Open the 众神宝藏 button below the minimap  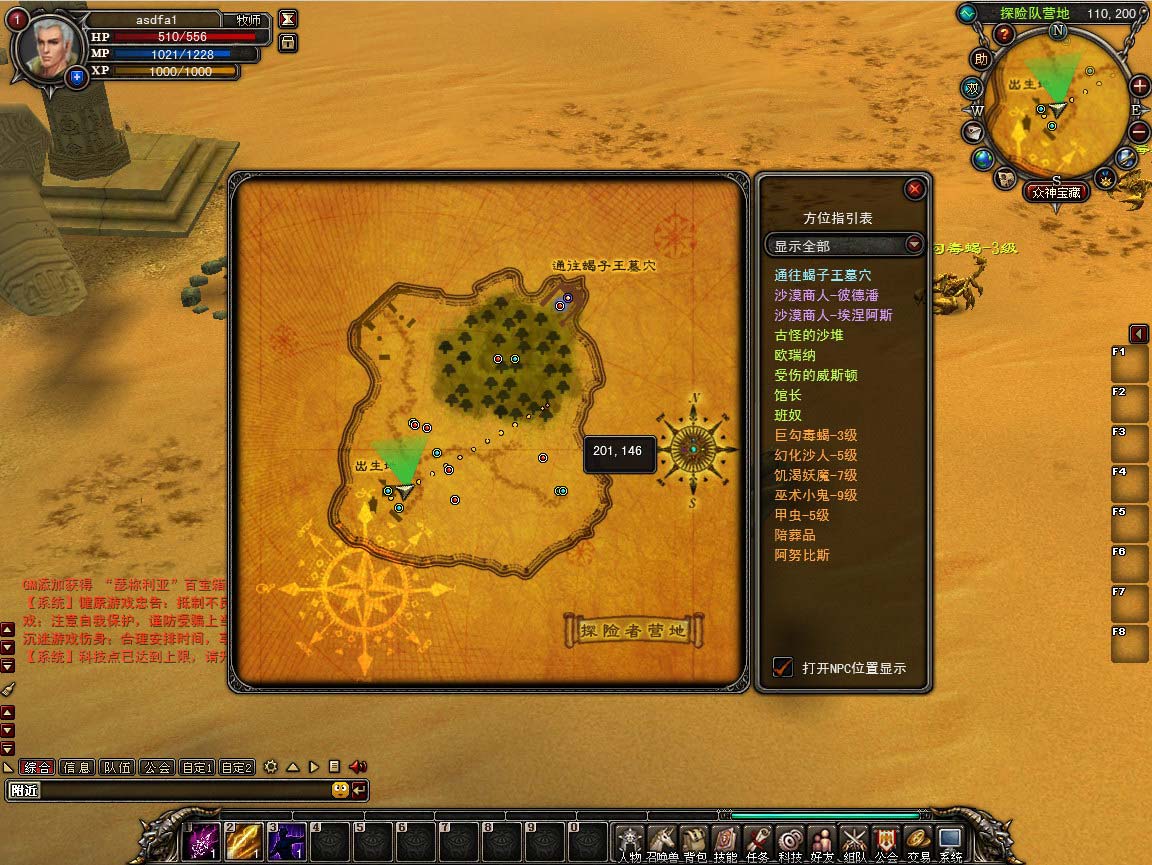(x=1056, y=193)
